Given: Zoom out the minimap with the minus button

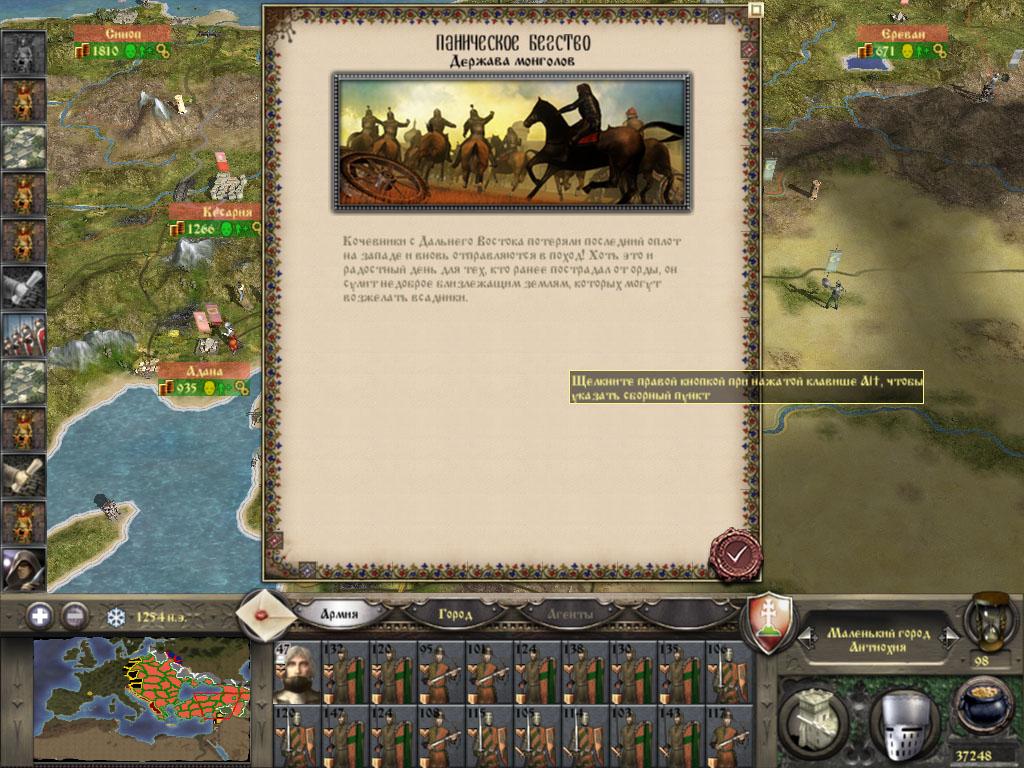Looking at the screenshot, I should pyautogui.click(x=74, y=615).
